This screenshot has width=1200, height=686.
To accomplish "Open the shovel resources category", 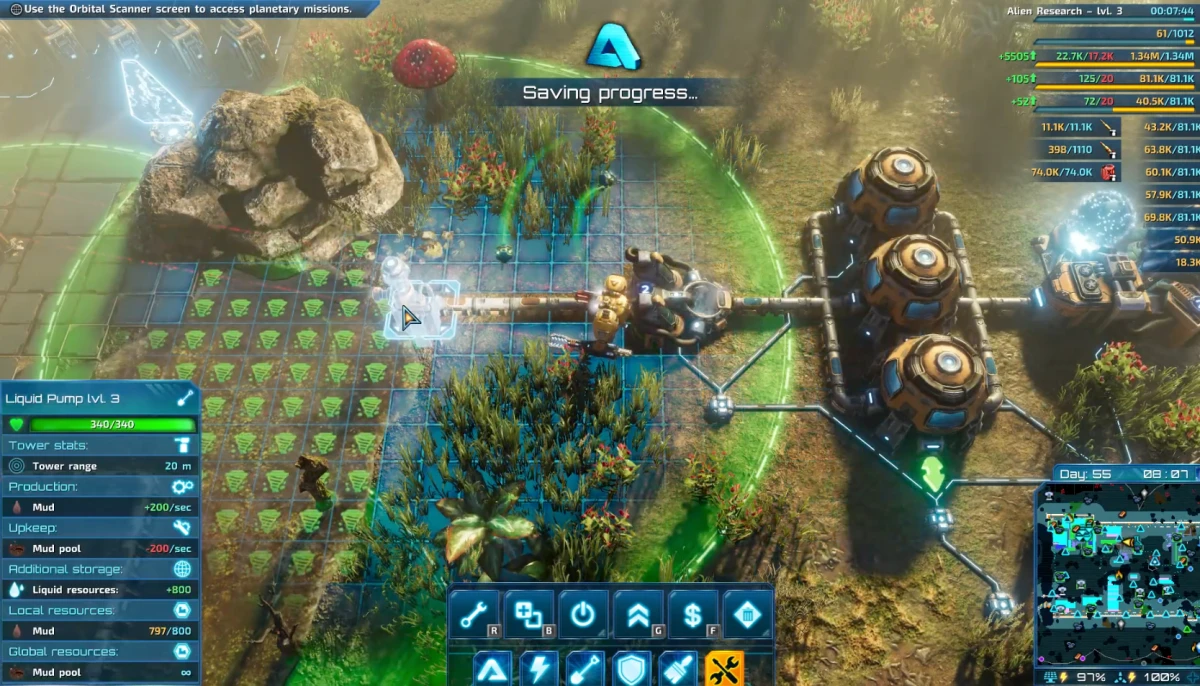I will (x=585, y=668).
